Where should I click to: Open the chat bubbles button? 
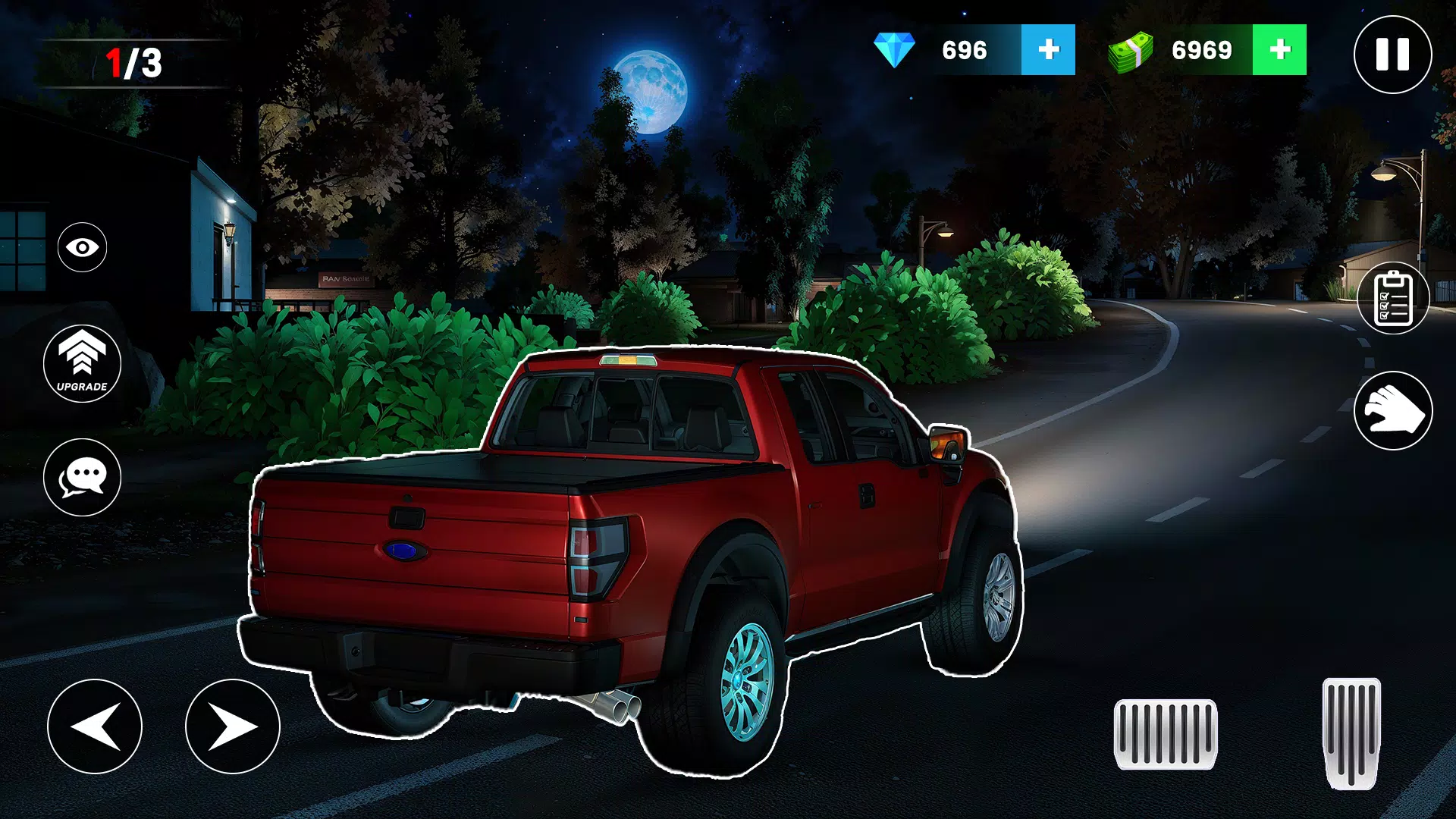point(82,478)
